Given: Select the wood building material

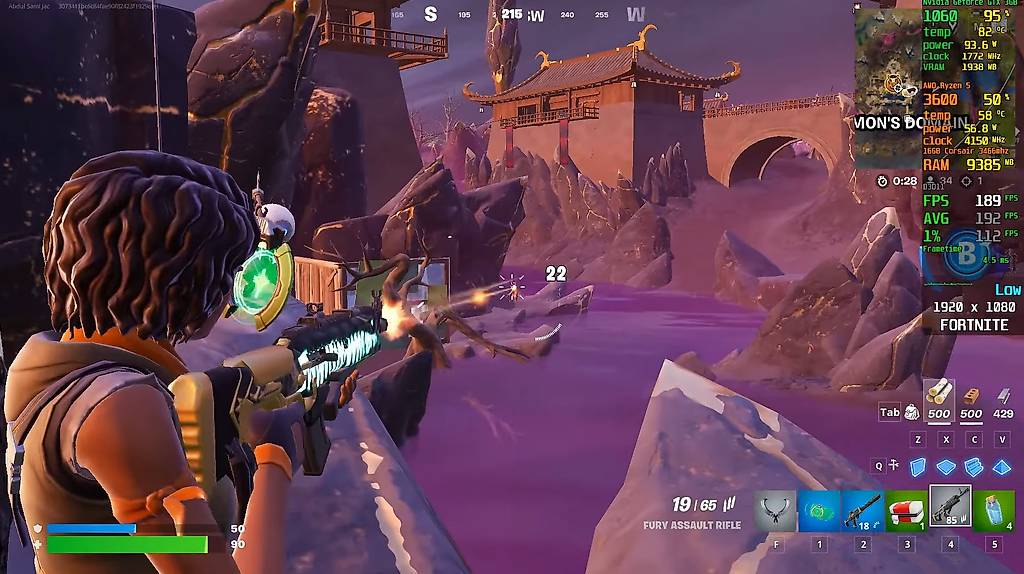Looking at the screenshot, I should click(x=939, y=396).
